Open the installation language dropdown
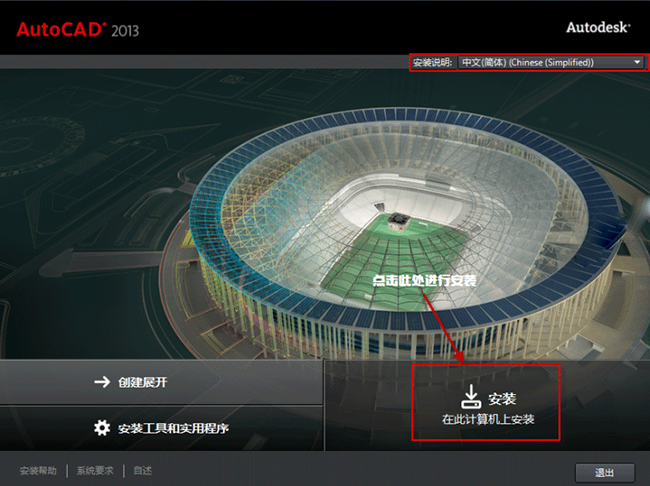The height and width of the screenshot is (486, 650). click(551, 62)
